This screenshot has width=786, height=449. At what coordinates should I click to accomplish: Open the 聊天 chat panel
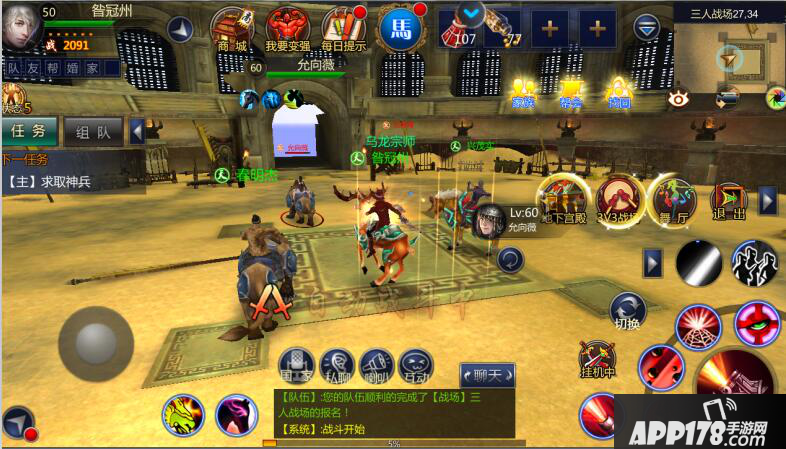coord(487,375)
